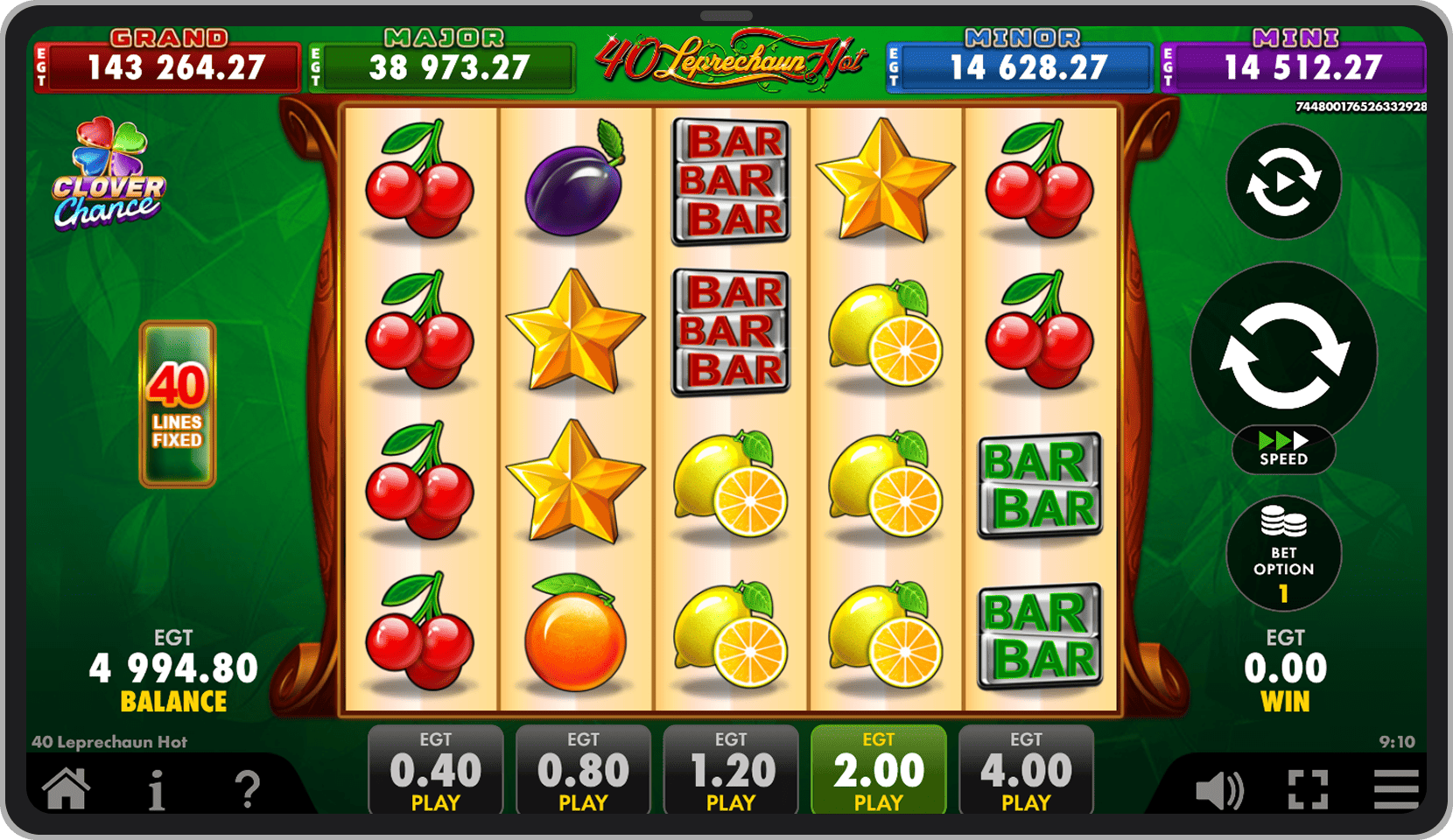Choose the 0.80 play bet
The height and width of the screenshot is (840, 1453).
point(583,771)
